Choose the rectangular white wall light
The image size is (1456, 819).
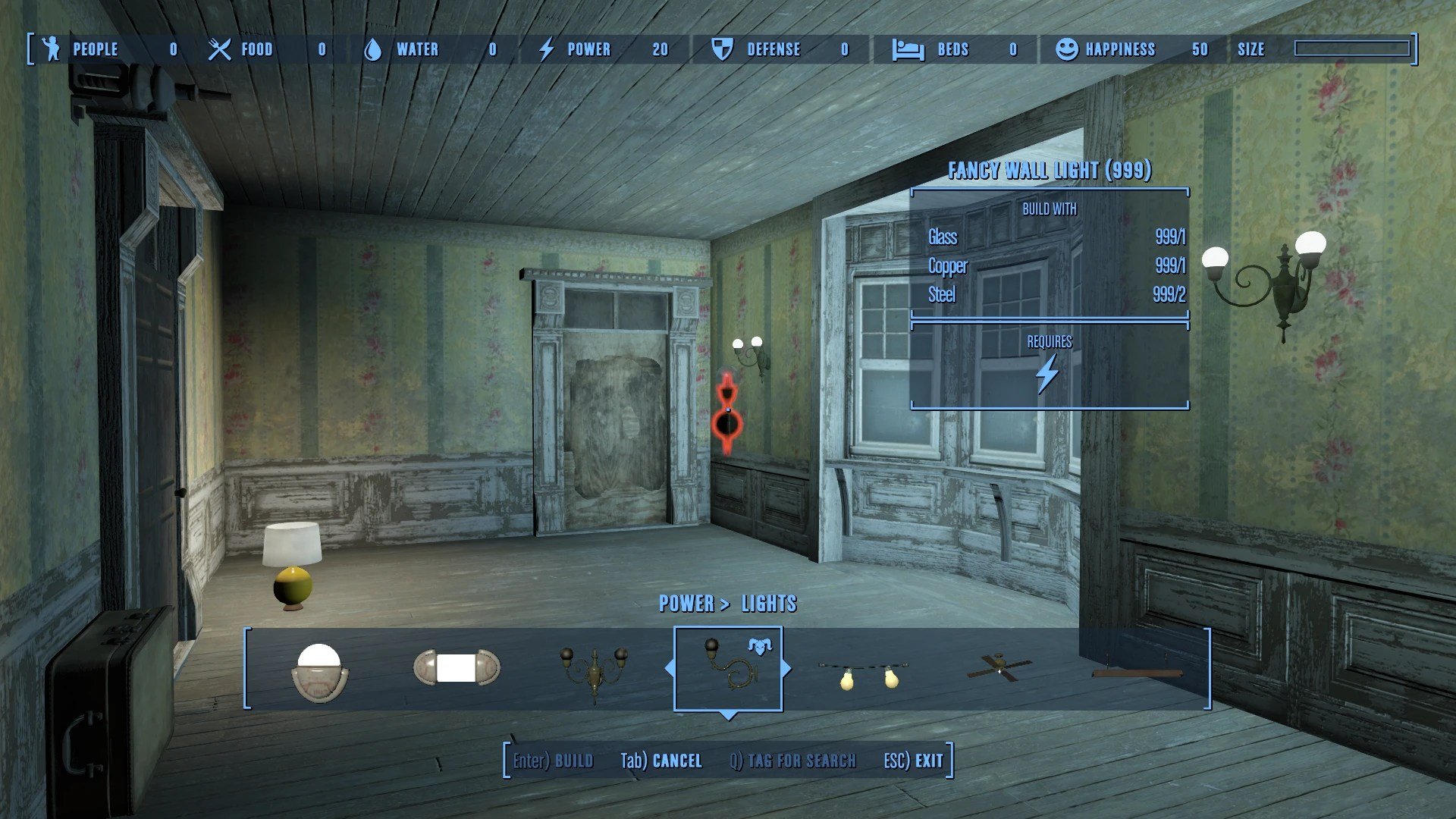tap(457, 668)
